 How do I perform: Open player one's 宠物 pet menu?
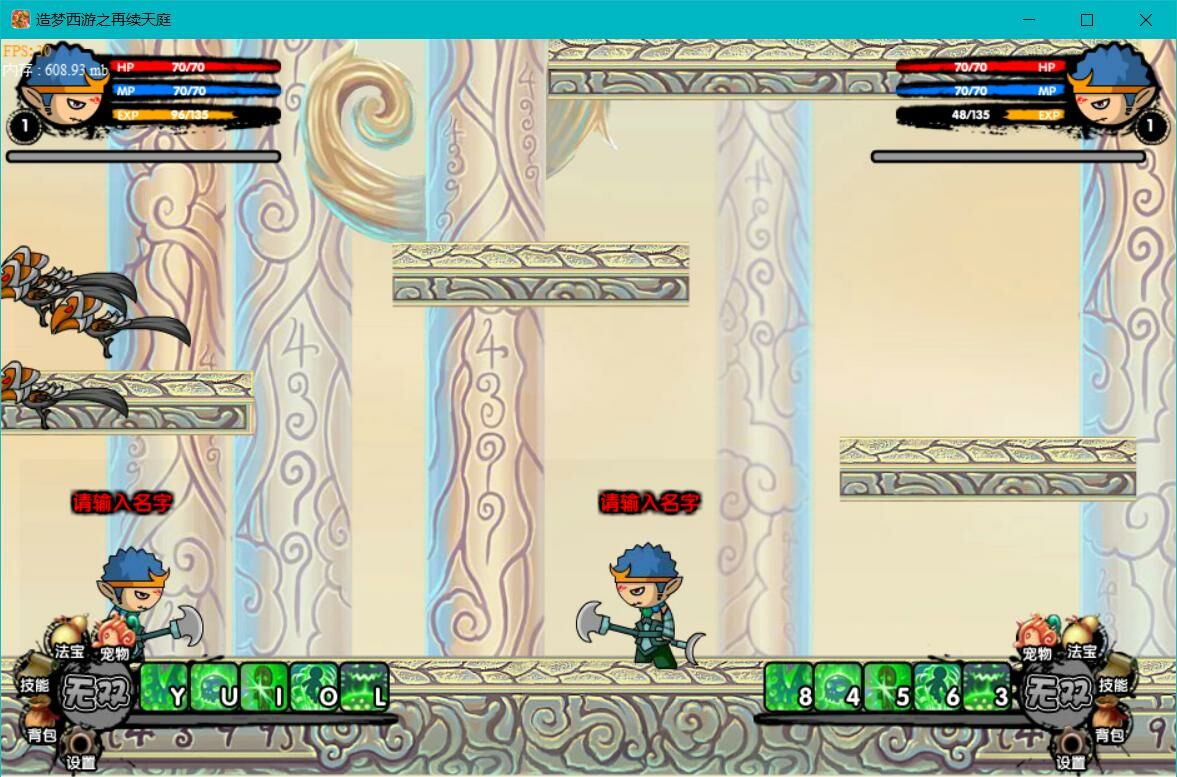point(115,638)
